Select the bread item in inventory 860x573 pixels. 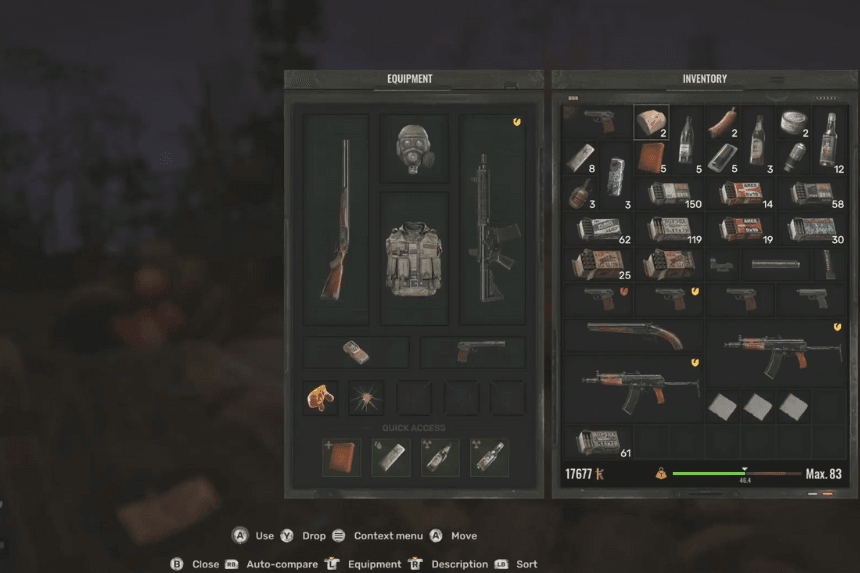point(651,122)
